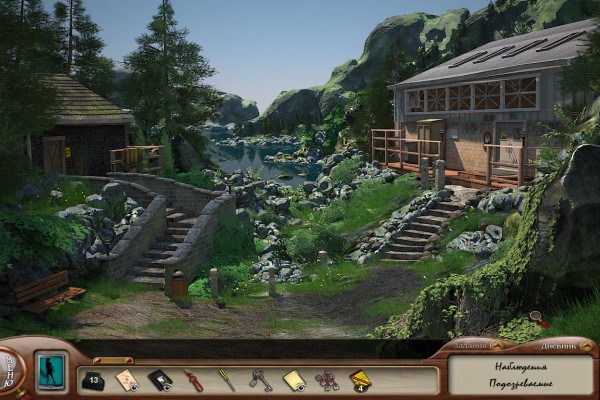The width and height of the screenshot is (600, 400).
Task: Select the black purse showing 13
Action: pos(93,380)
